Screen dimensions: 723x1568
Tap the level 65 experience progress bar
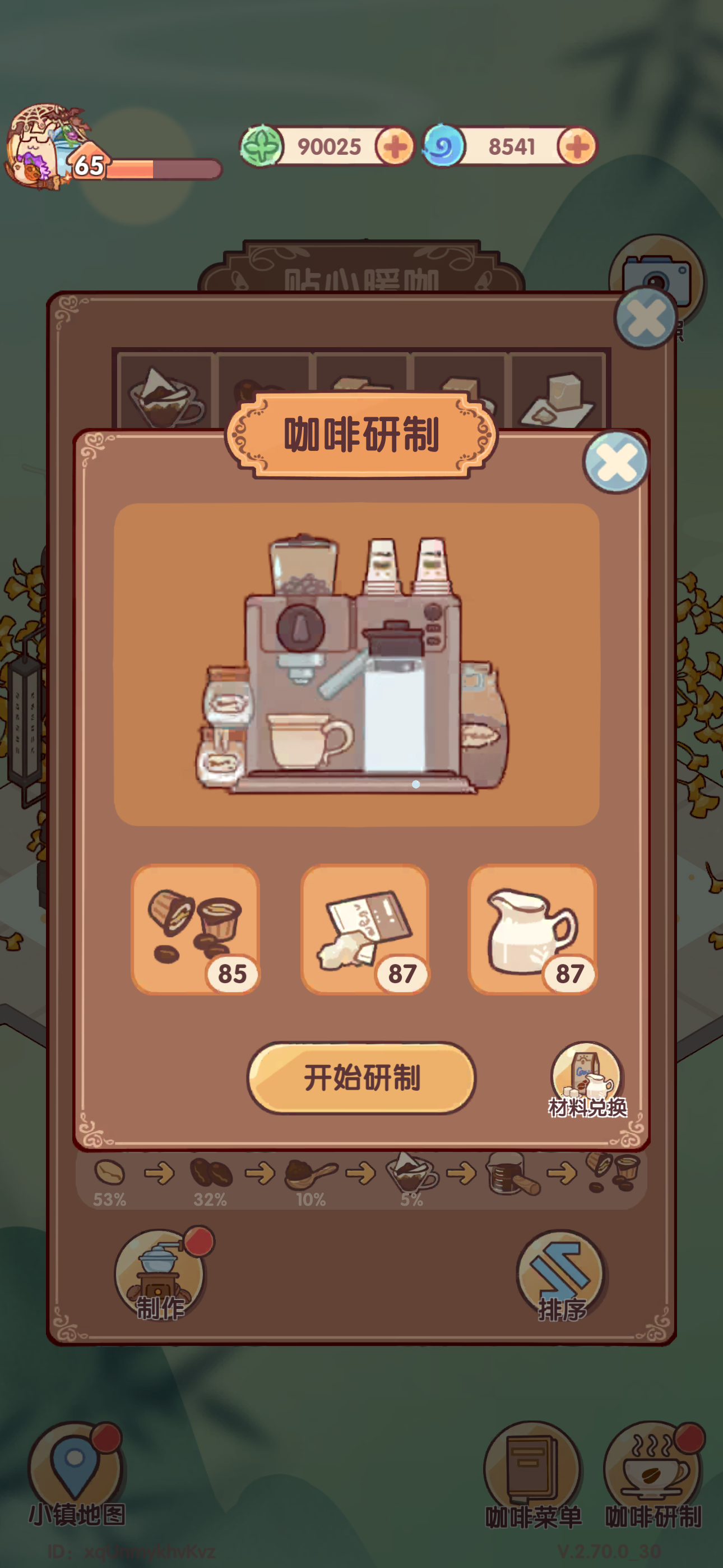164,169
